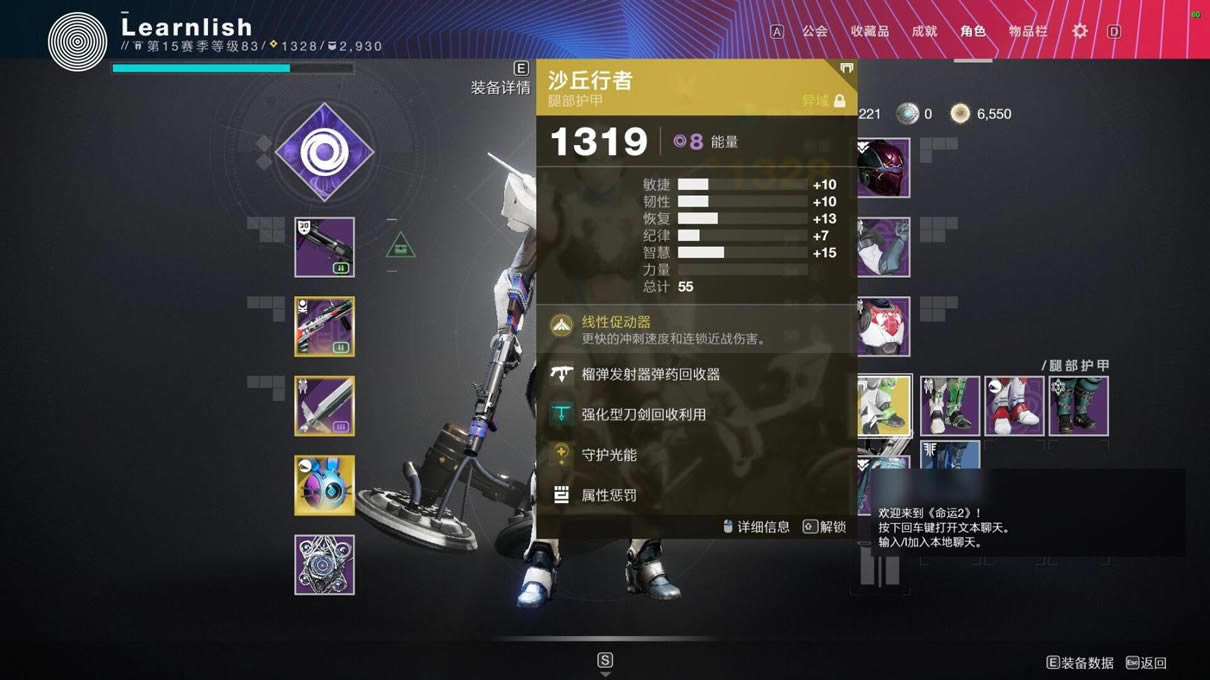Click the white spiral player emblem
Viewport: 1210px width, 680px height.
tap(77, 41)
